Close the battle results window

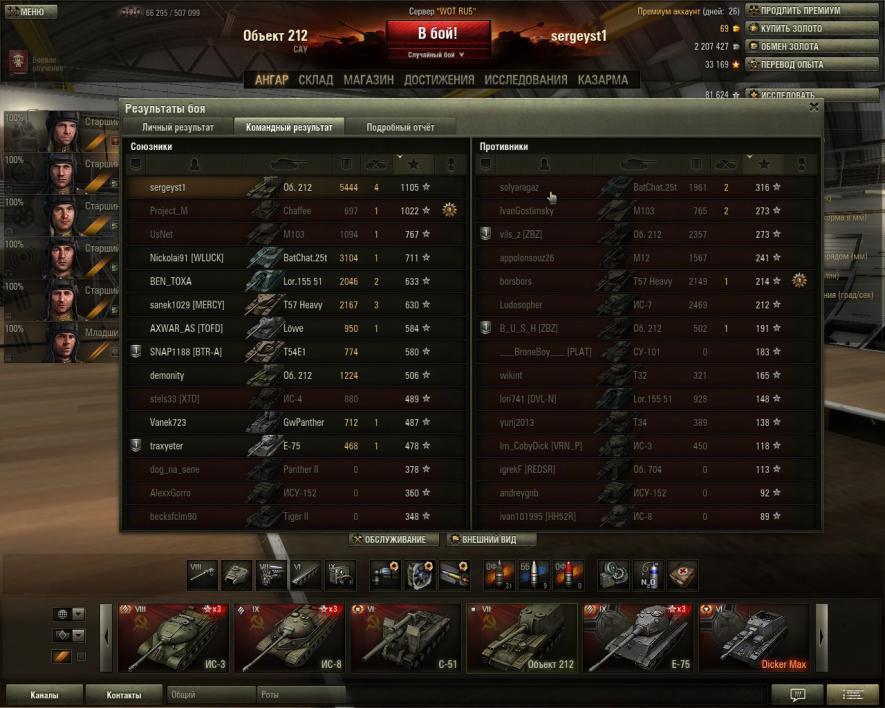pyautogui.click(x=813, y=106)
